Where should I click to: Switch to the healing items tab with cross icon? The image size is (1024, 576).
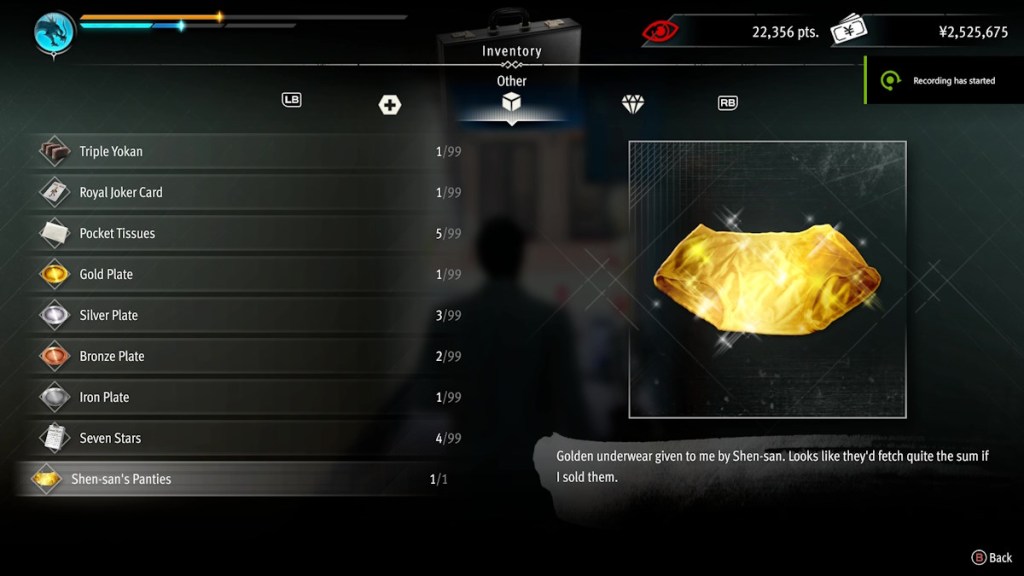(390, 104)
